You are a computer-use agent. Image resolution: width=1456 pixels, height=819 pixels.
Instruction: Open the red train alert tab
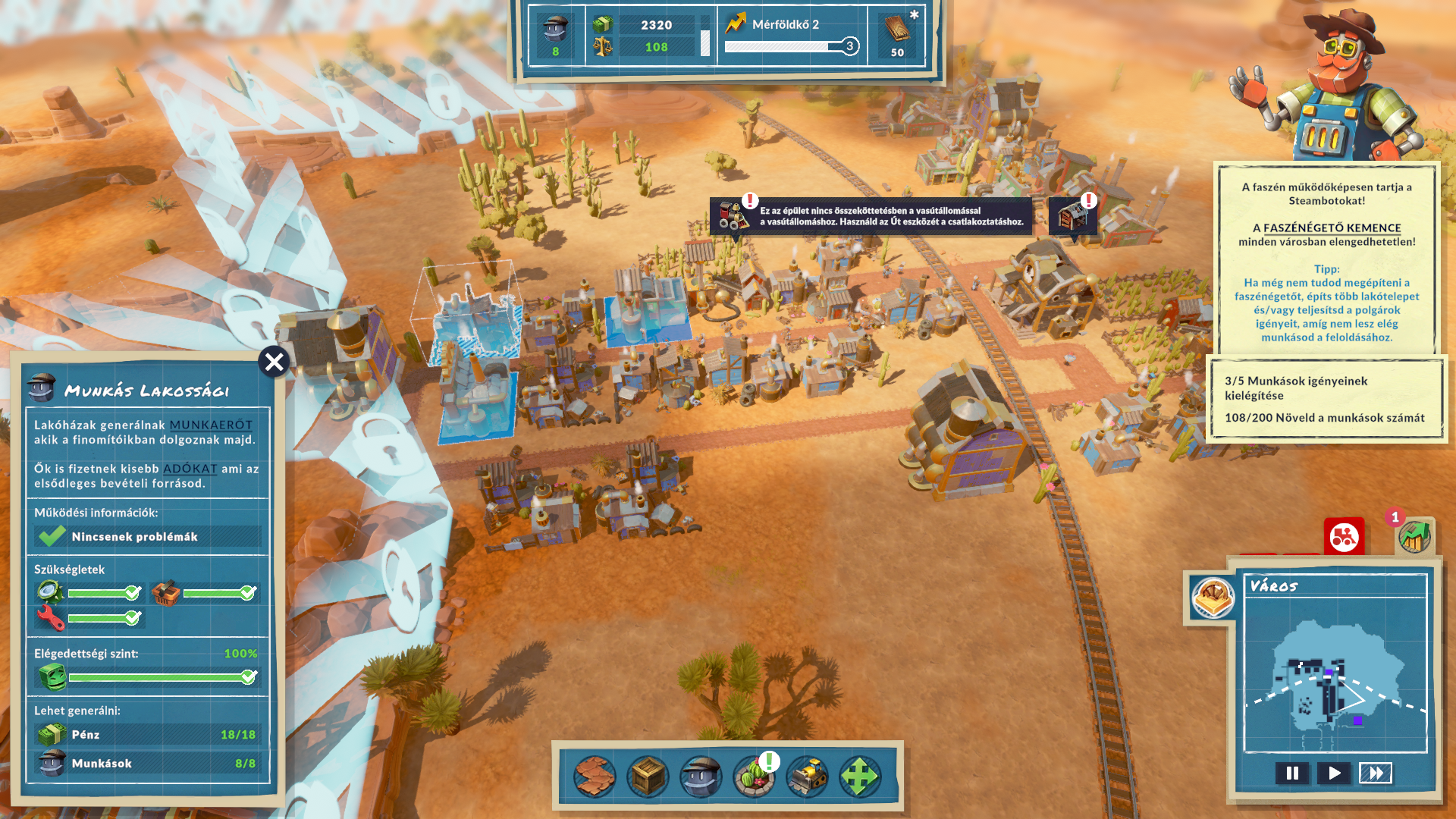1344,537
